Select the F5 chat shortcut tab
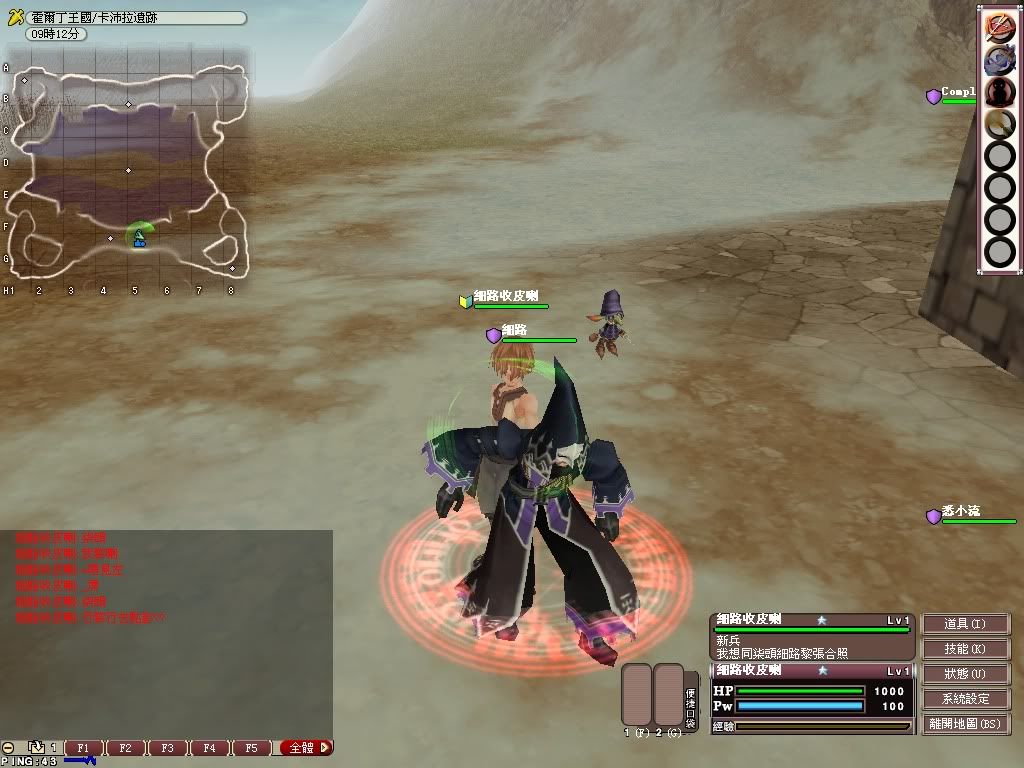The width and height of the screenshot is (1024, 768). click(x=251, y=748)
